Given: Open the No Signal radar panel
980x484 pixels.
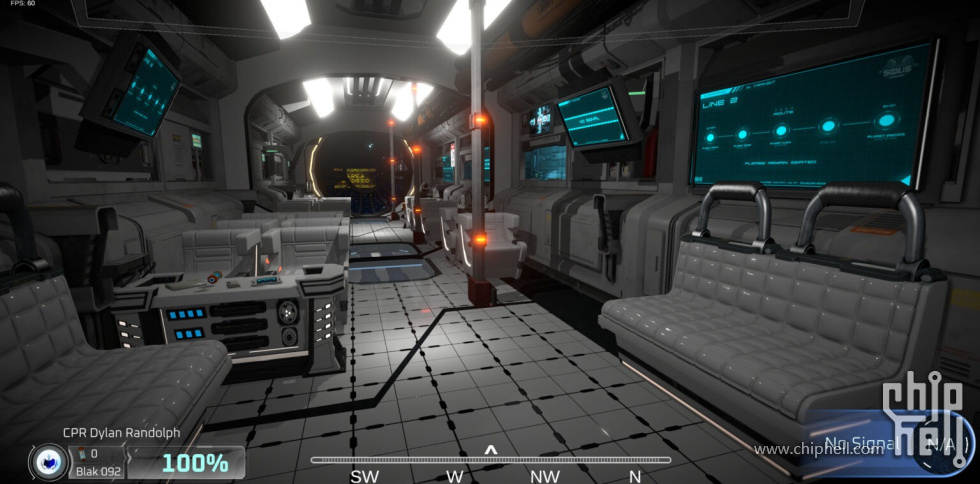Looking at the screenshot, I should click(880, 444).
